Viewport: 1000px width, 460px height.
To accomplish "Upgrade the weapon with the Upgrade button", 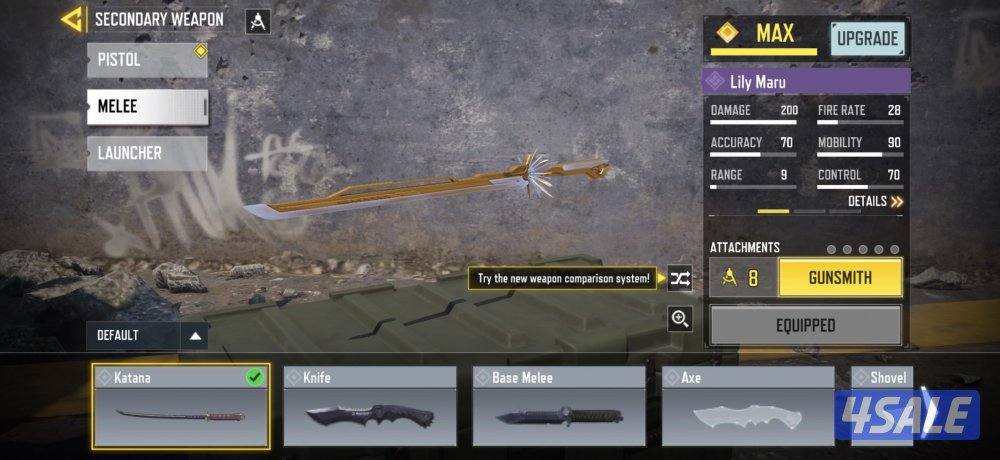I will (x=867, y=39).
